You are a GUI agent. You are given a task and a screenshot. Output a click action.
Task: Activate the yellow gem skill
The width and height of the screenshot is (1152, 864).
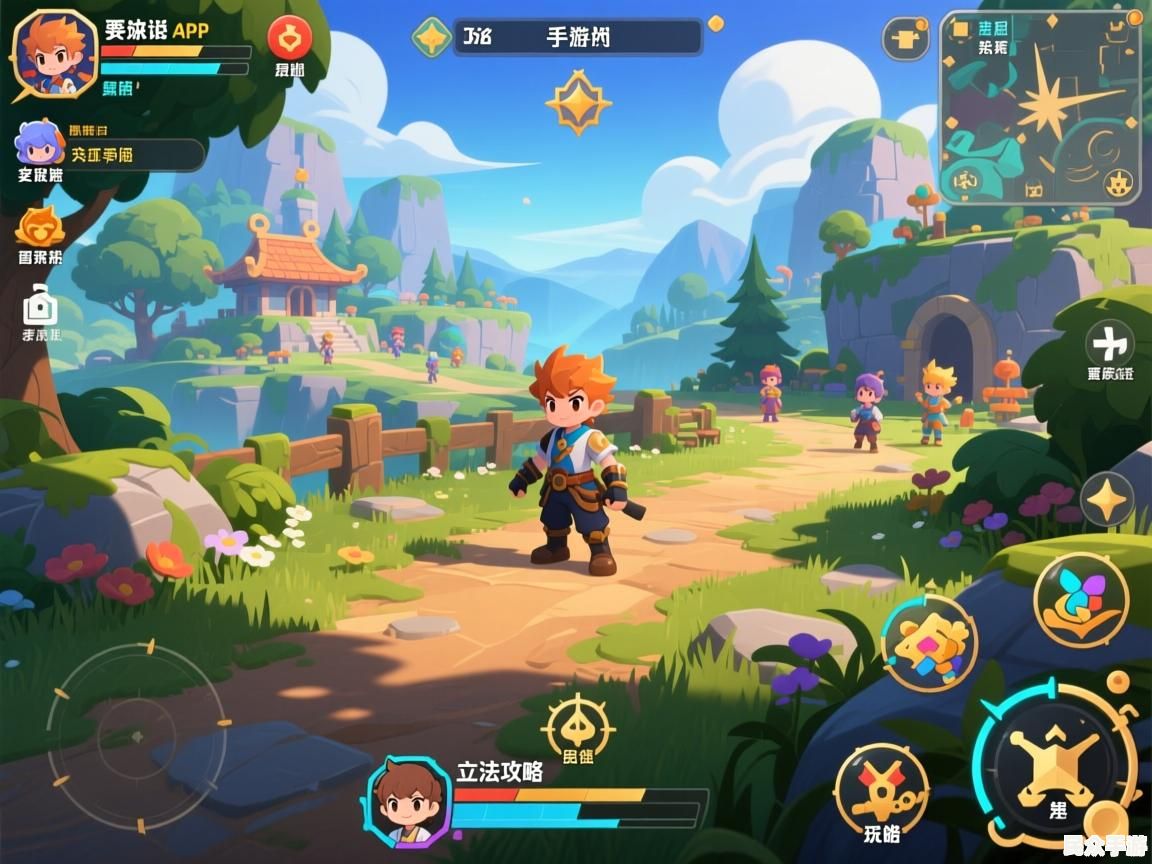(929, 642)
